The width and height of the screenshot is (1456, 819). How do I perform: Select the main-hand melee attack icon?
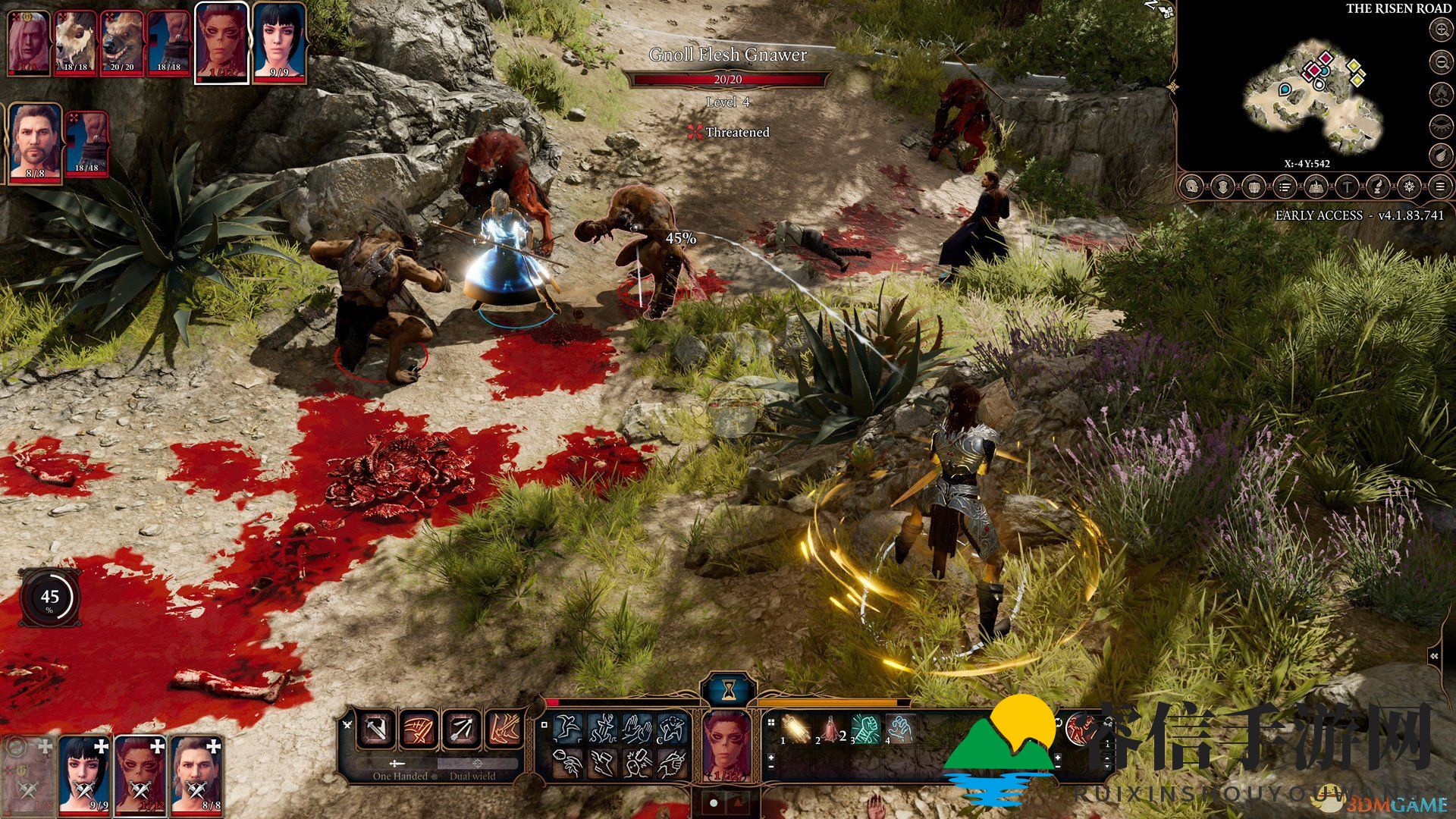point(377,730)
